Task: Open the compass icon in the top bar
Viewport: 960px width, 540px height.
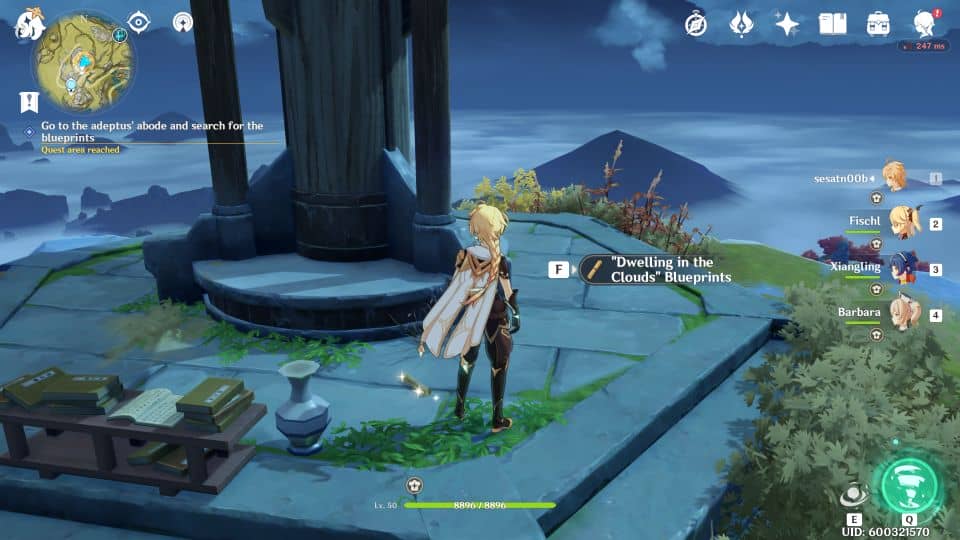Action: pos(696,25)
